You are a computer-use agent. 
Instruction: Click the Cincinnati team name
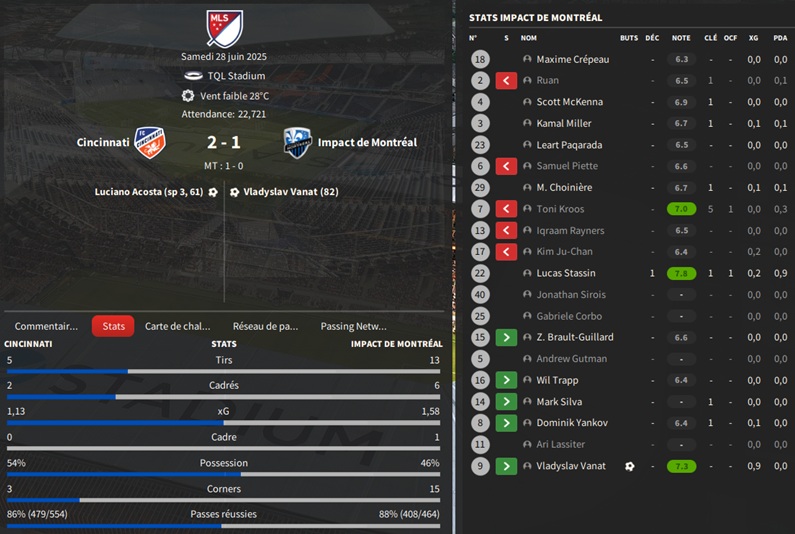pos(103,142)
